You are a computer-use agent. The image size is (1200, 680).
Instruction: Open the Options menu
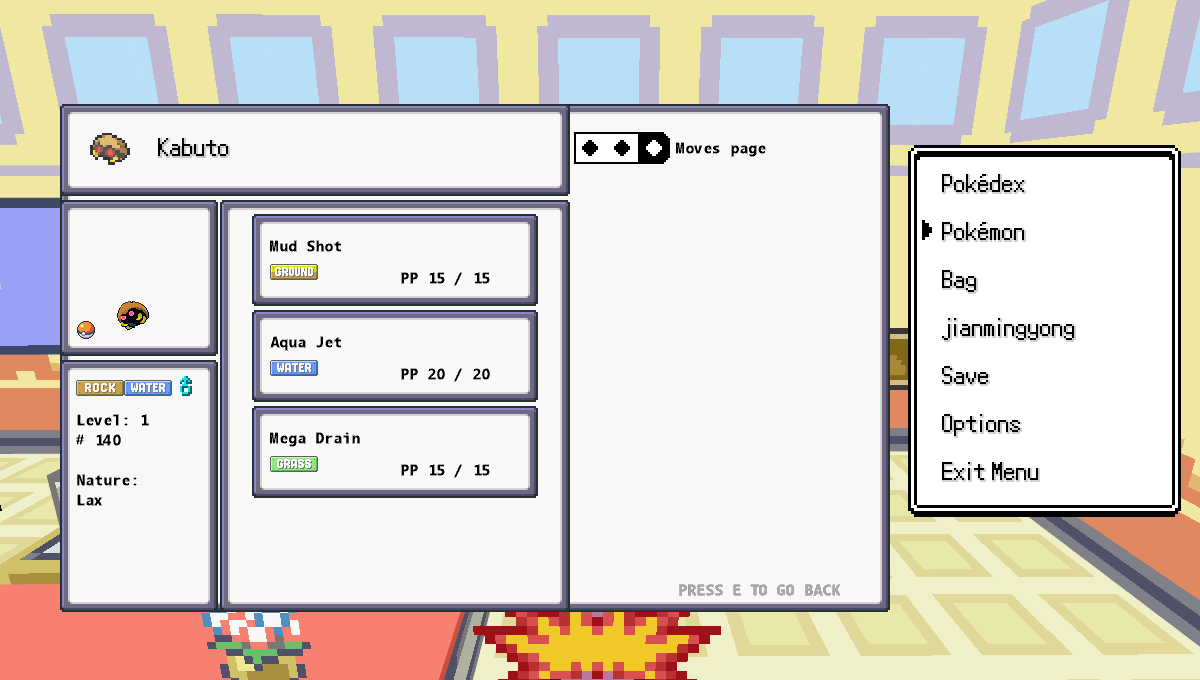(980, 424)
